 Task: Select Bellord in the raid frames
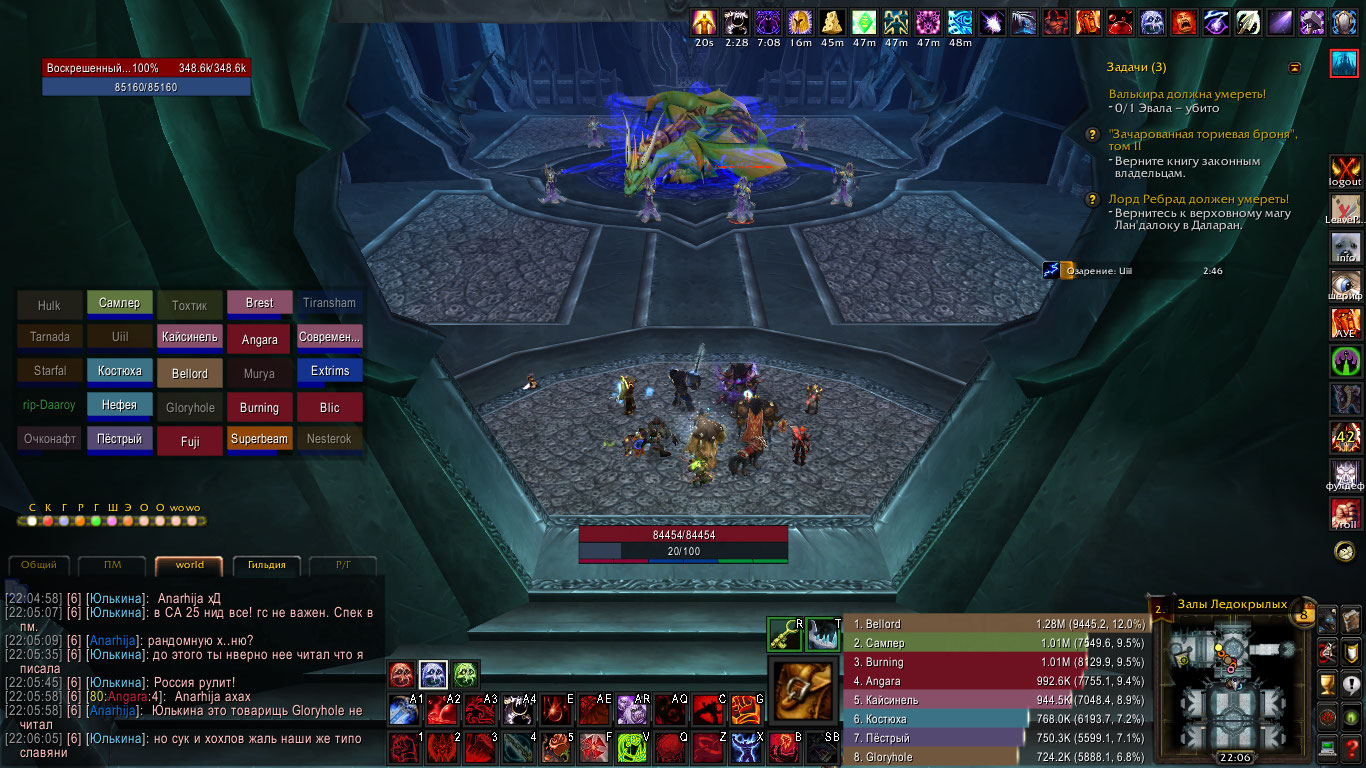pyautogui.click(x=190, y=373)
